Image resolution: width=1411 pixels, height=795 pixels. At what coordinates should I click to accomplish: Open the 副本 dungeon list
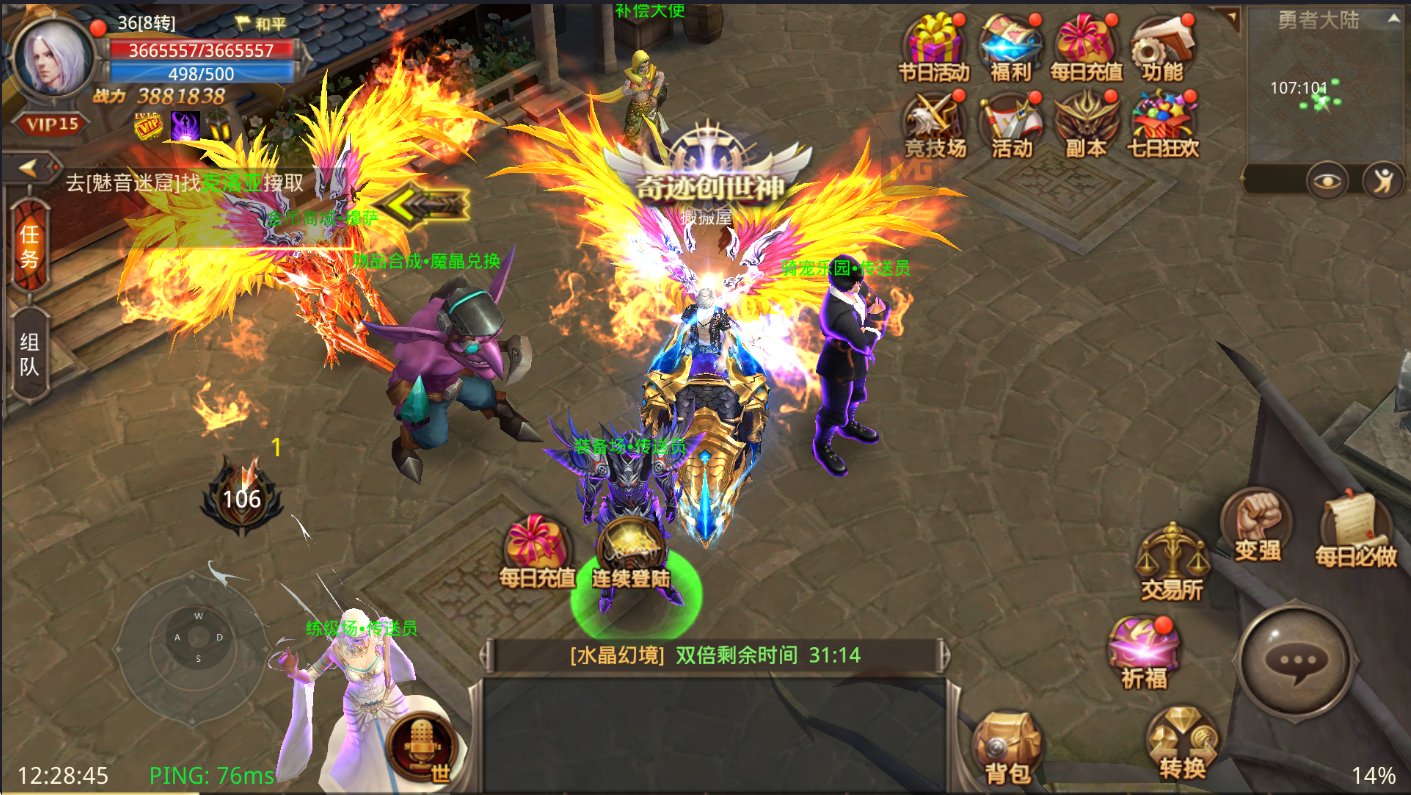1086,123
